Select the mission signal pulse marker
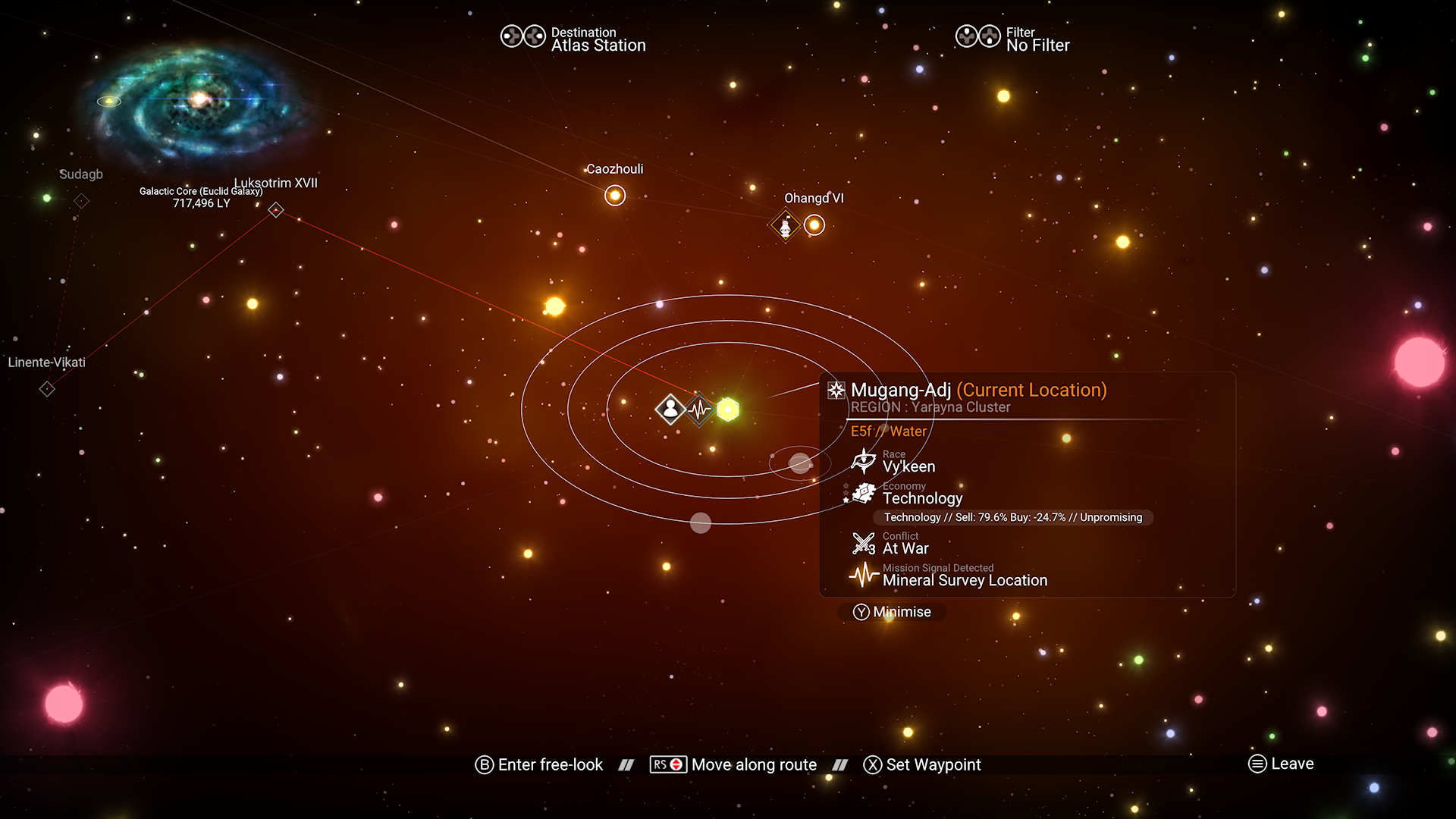This screenshot has height=819, width=1456. tap(699, 410)
